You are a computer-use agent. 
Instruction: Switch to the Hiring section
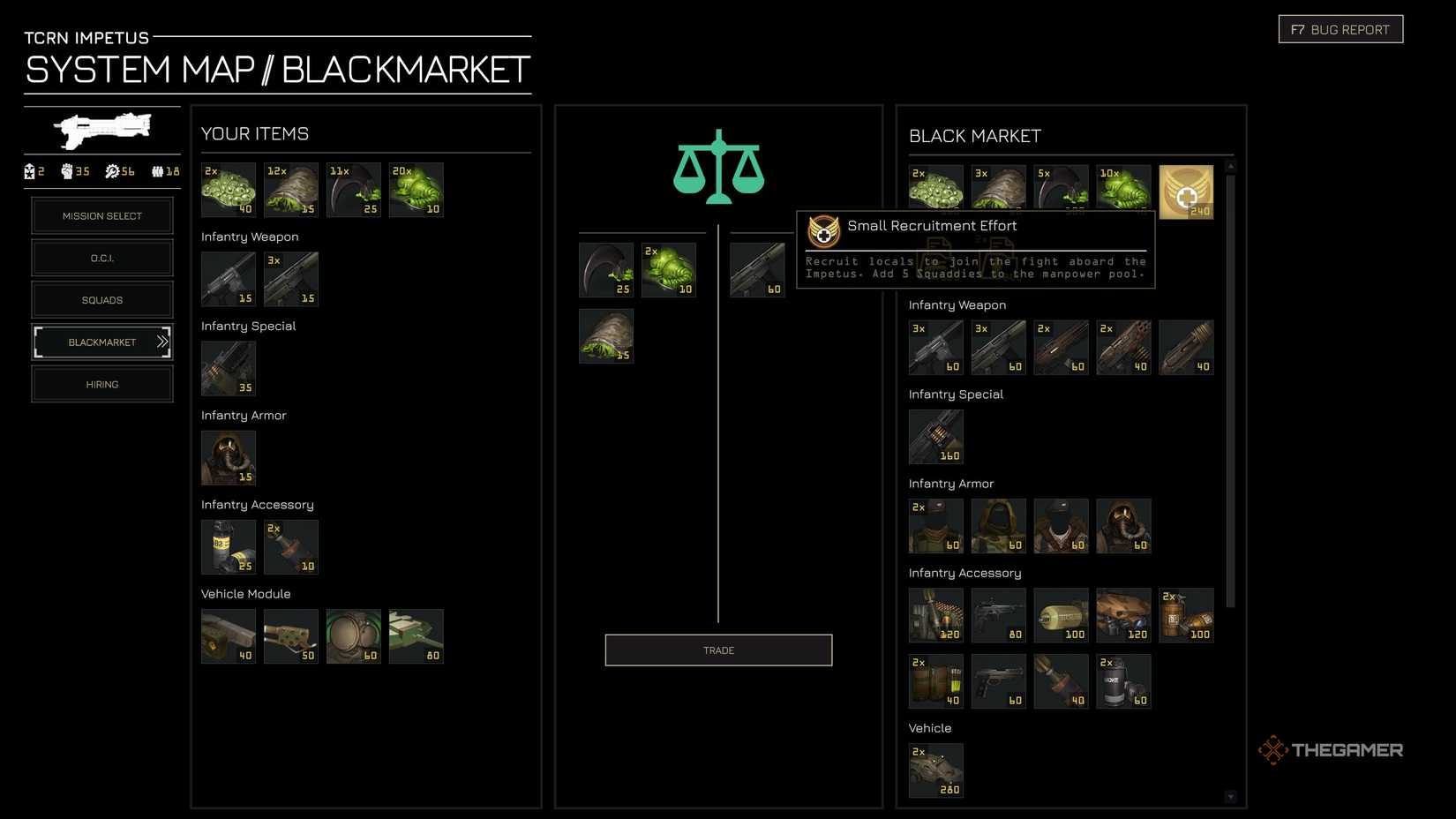pos(102,384)
